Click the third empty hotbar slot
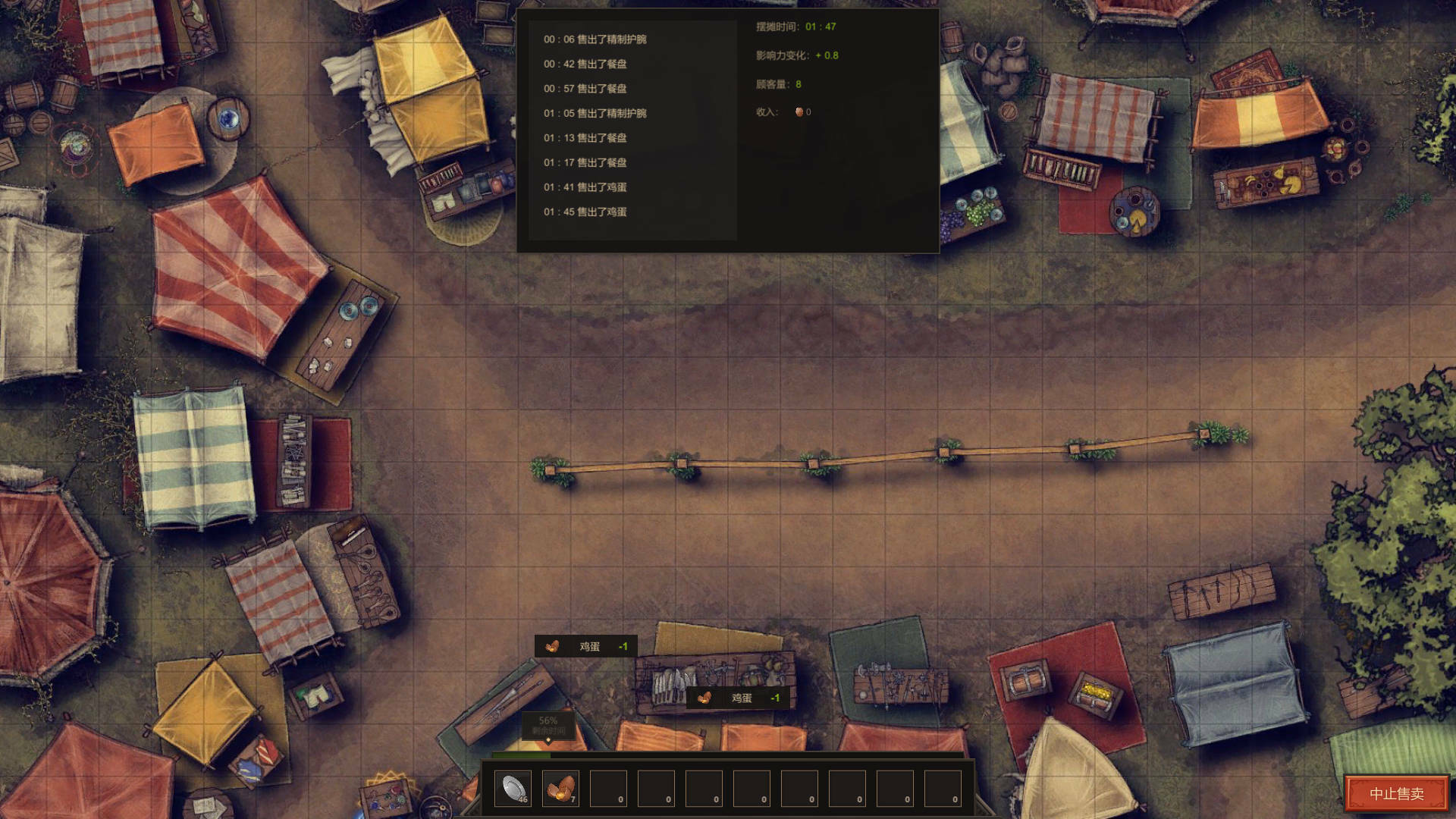Image resolution: width=1456 pixels, height=819 pixels. (x=607, y=788)
